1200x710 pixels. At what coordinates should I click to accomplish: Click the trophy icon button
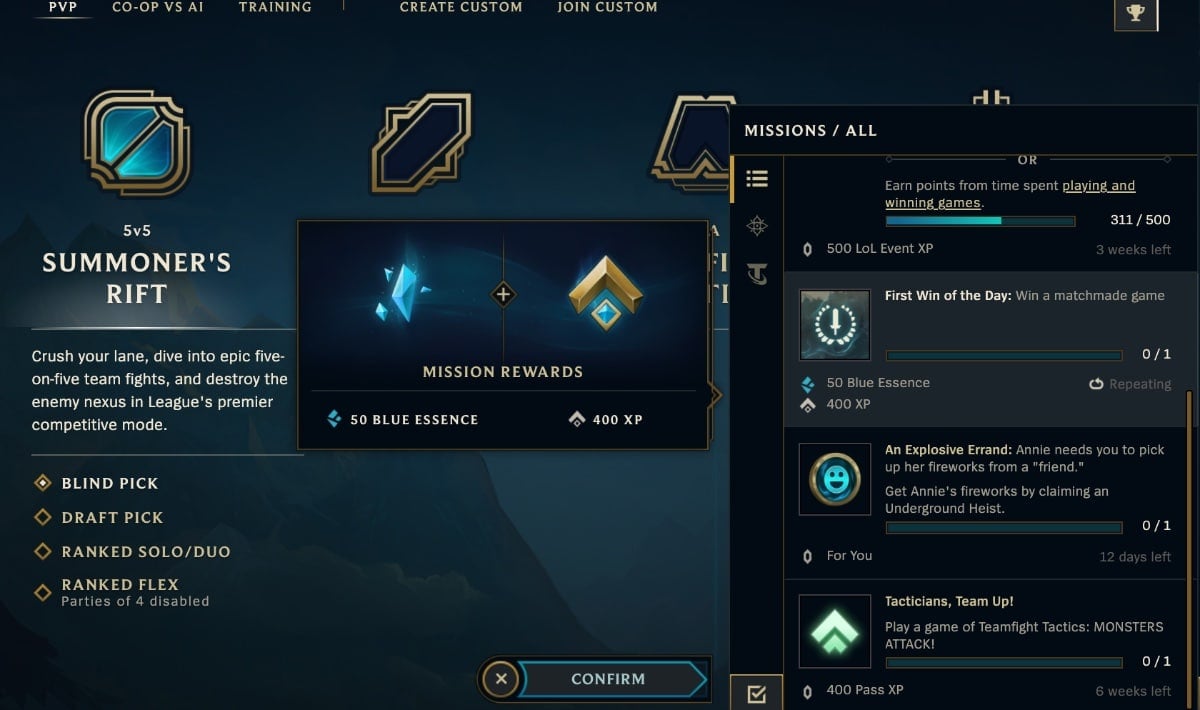(1135, 13)
